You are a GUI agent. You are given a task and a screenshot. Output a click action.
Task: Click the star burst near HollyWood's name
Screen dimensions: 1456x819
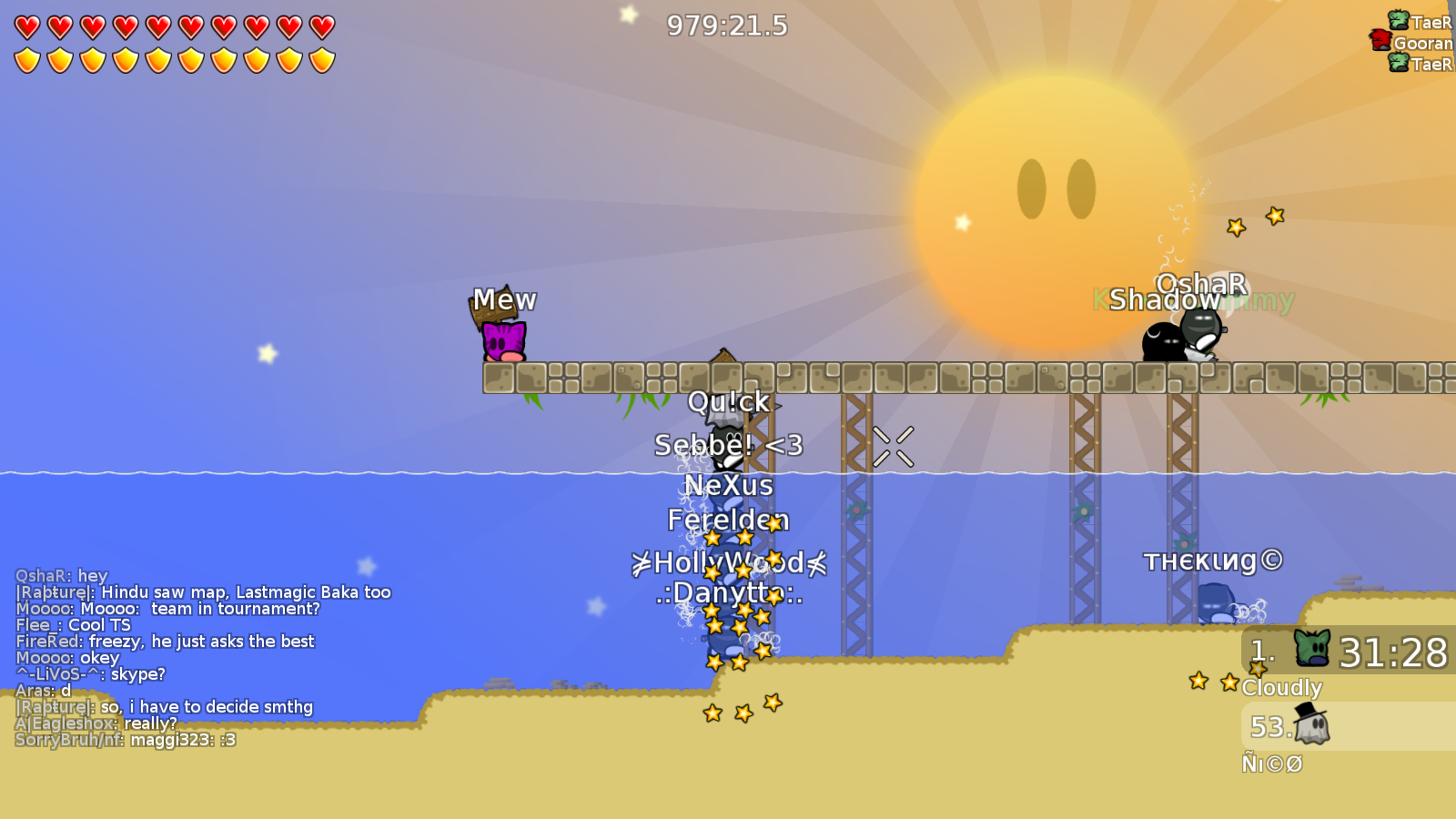pos(774,558)
